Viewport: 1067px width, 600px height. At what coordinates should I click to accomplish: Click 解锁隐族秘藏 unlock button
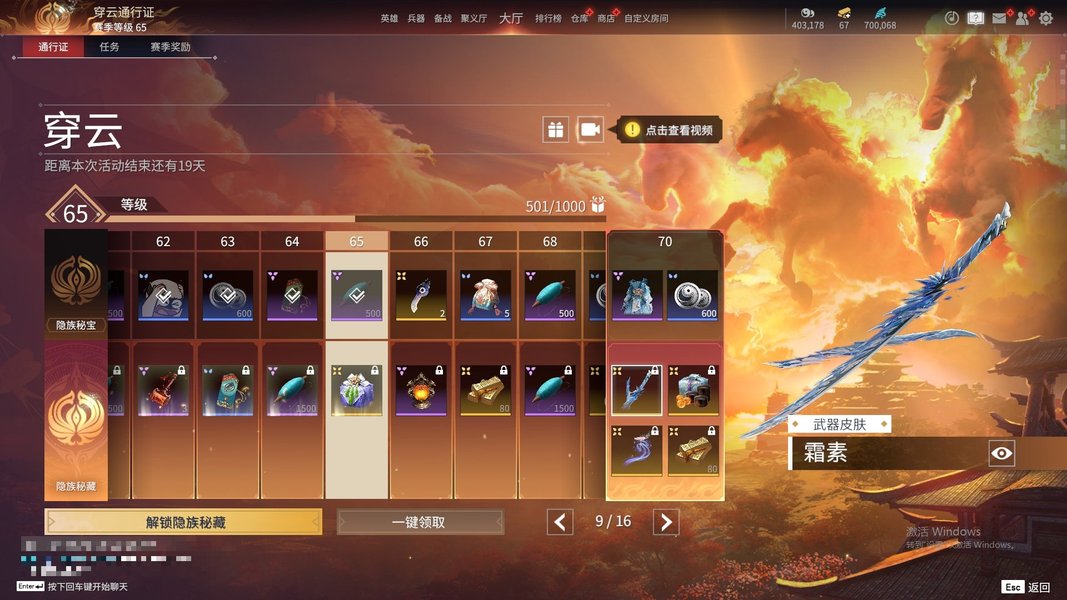pos(183,522)
